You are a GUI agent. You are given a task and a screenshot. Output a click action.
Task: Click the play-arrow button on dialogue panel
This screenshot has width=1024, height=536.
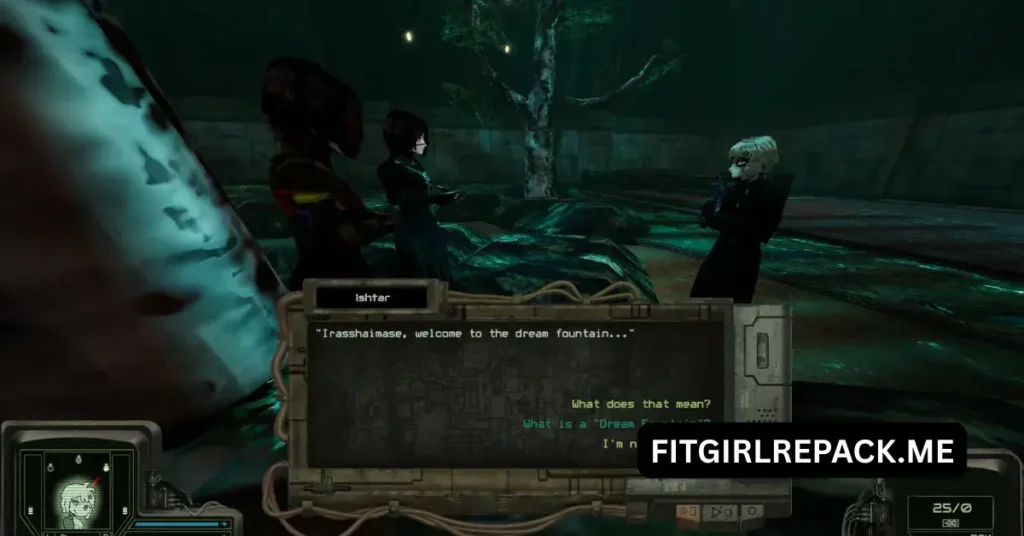click(719, 513)
